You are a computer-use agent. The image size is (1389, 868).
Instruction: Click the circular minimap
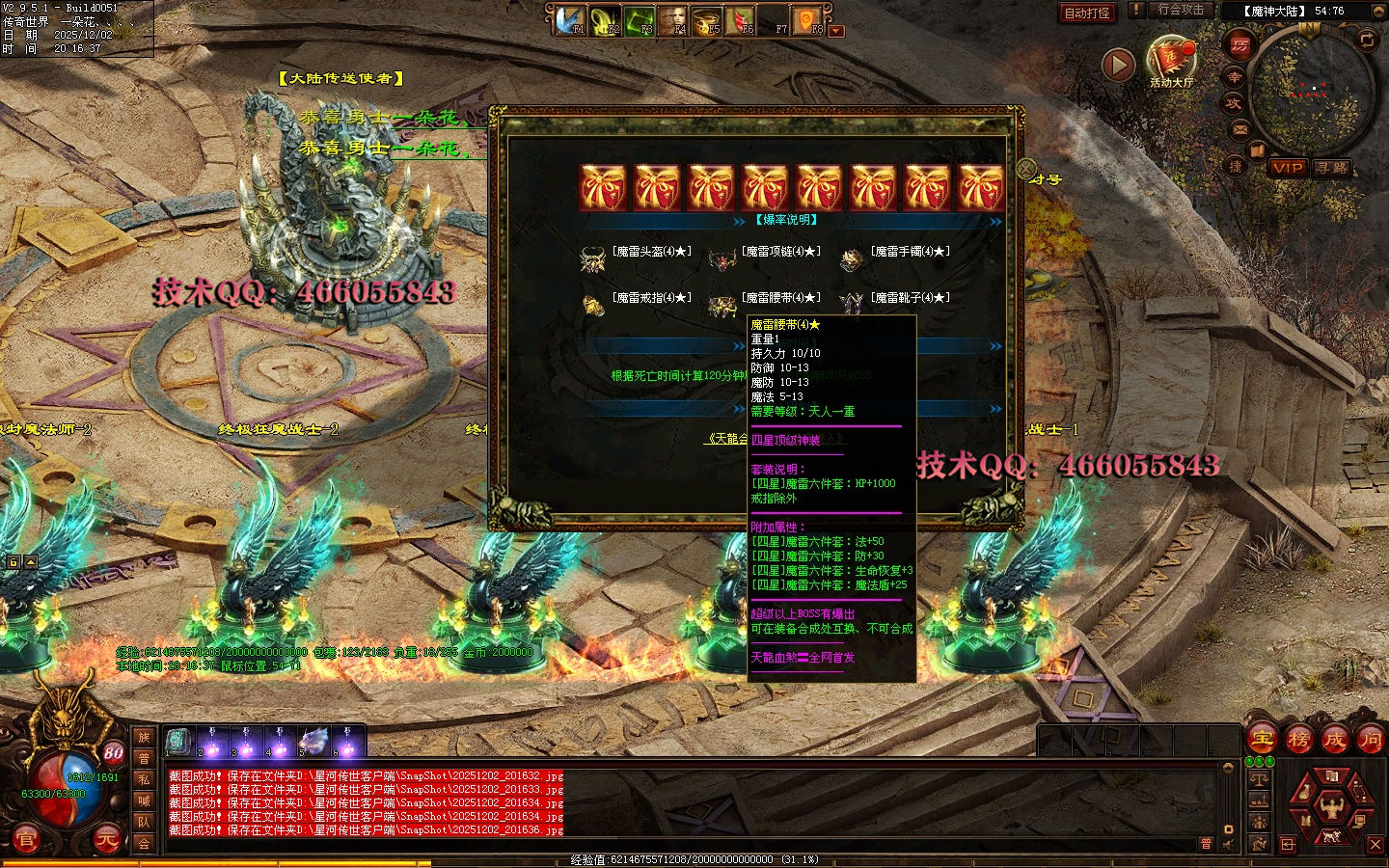pos(1310,90)
